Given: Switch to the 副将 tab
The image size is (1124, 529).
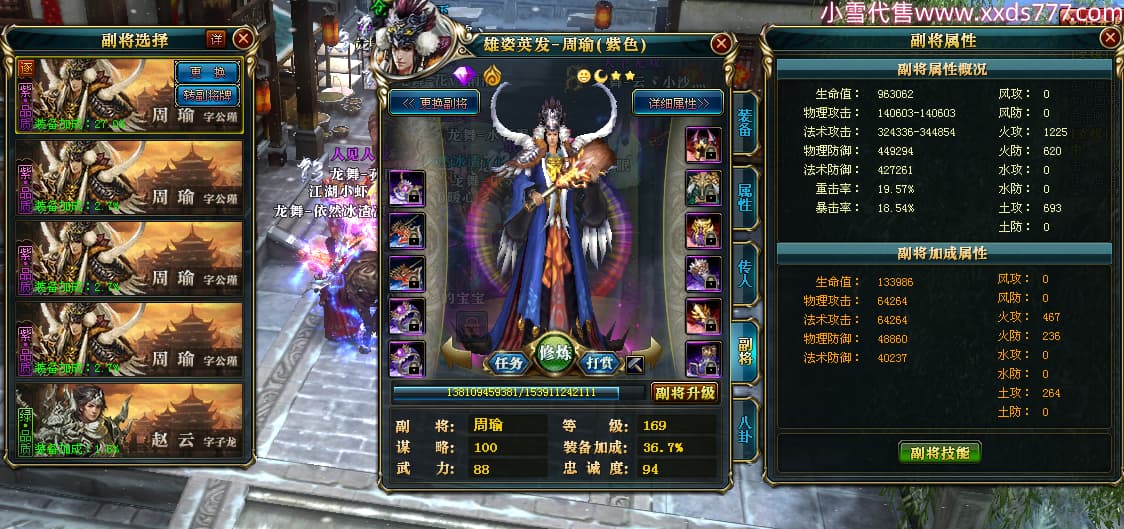Looking at the screenshot, I should tap(745, 351).
